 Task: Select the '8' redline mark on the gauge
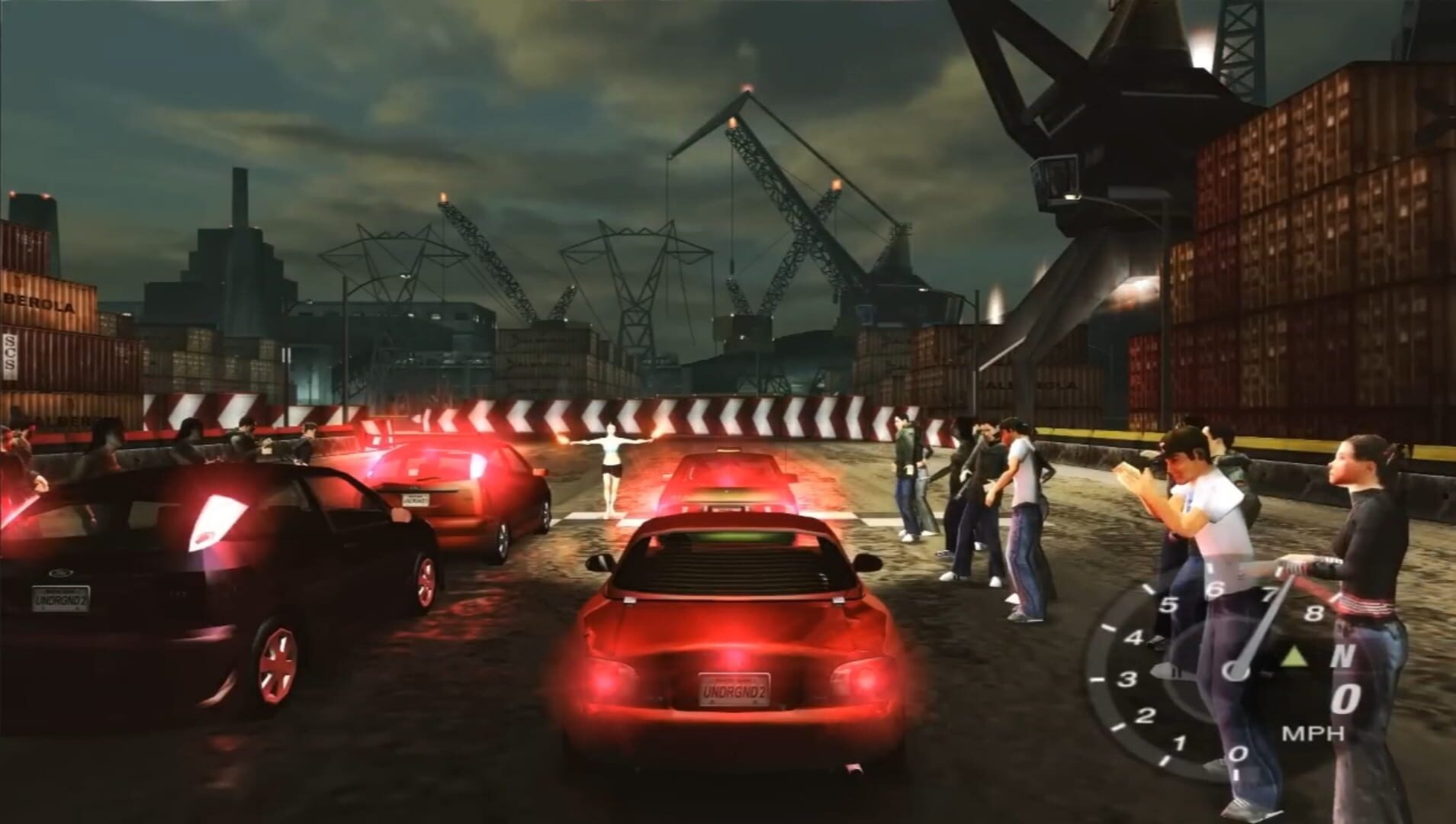coord(1316,613)
